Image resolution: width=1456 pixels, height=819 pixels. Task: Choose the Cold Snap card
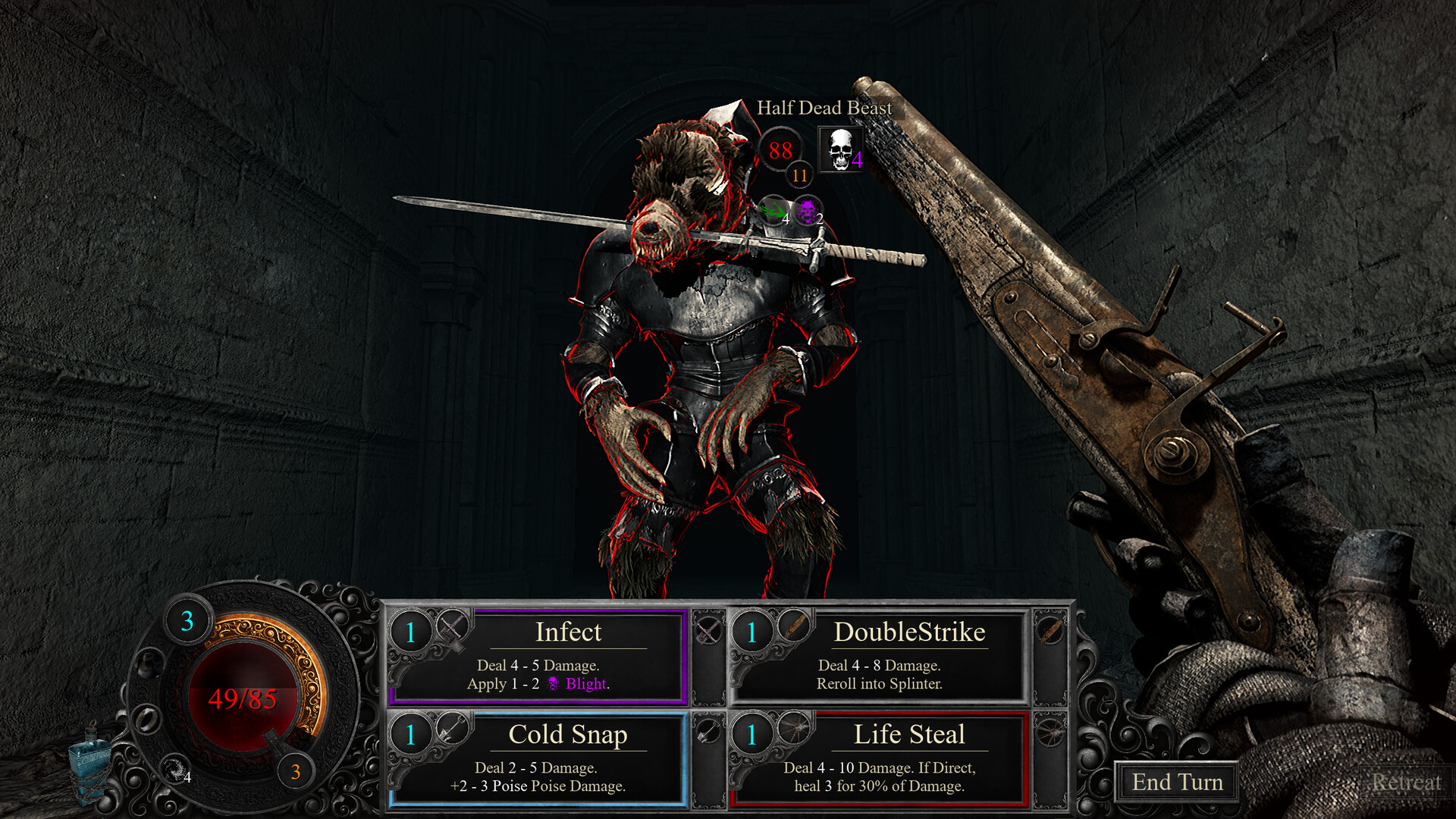coord(538,759)
